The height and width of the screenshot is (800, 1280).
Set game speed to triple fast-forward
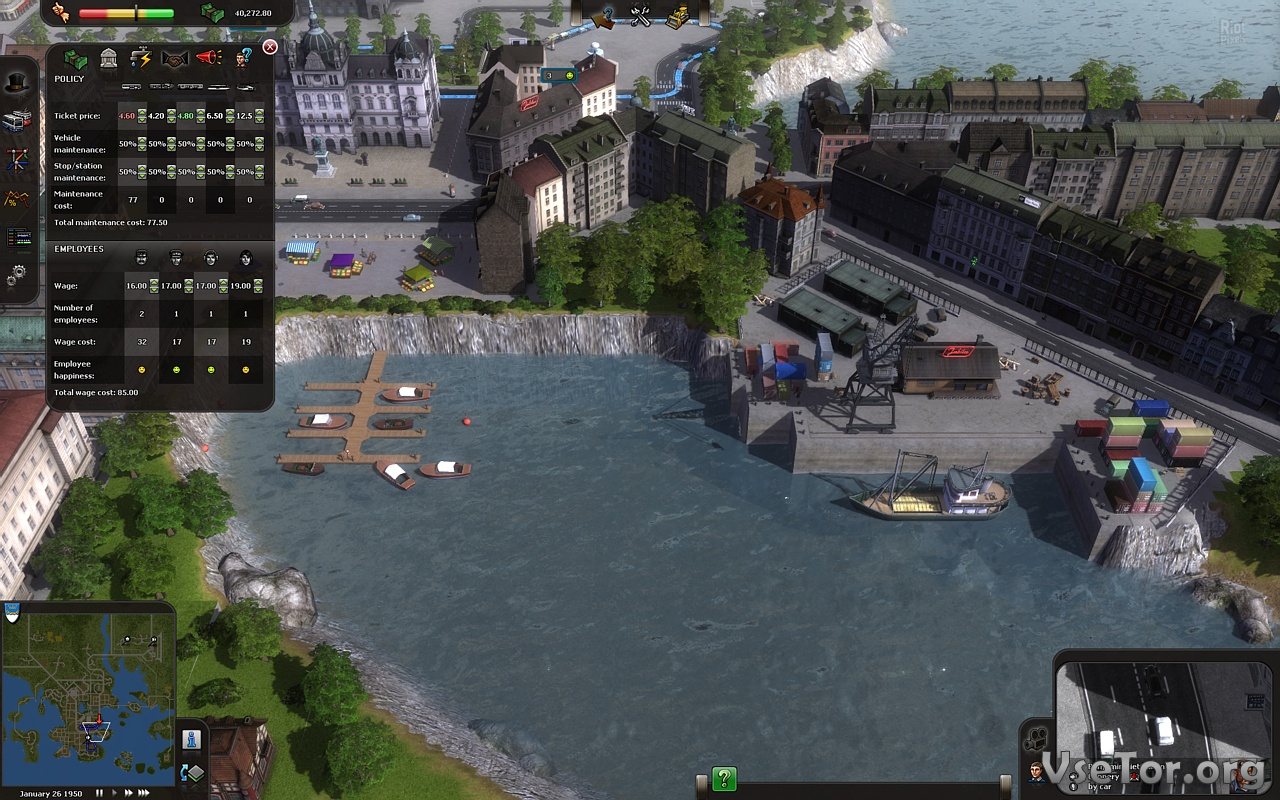coord(143,792)
